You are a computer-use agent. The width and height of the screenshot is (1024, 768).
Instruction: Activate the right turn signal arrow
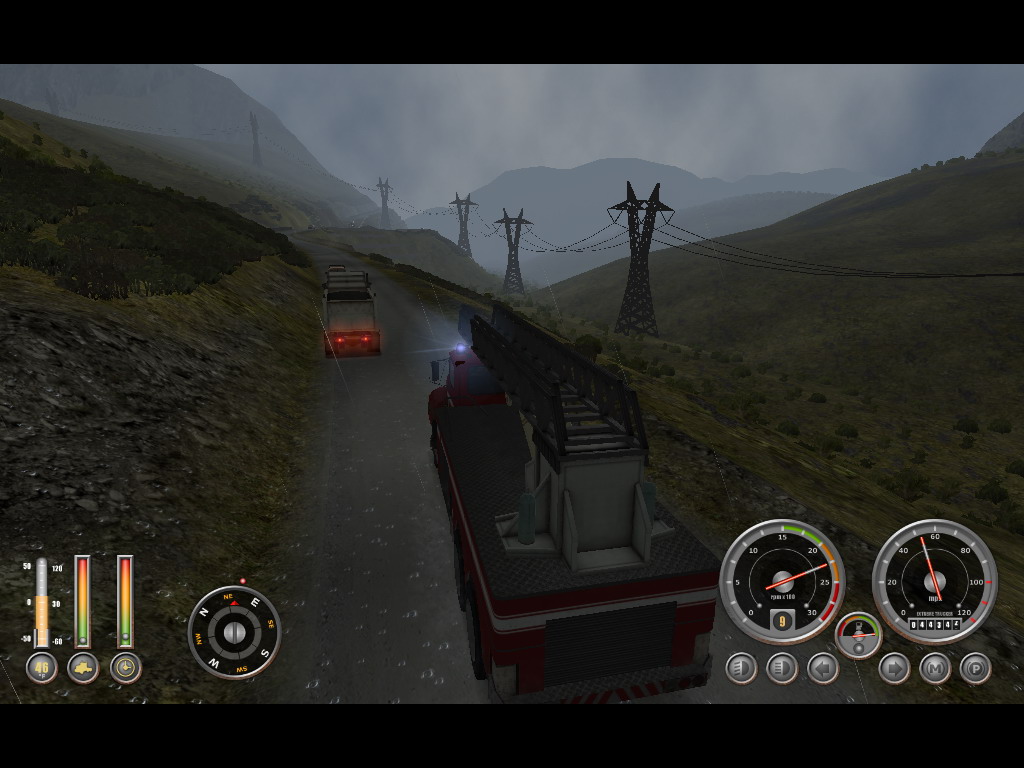click(894, 668)
